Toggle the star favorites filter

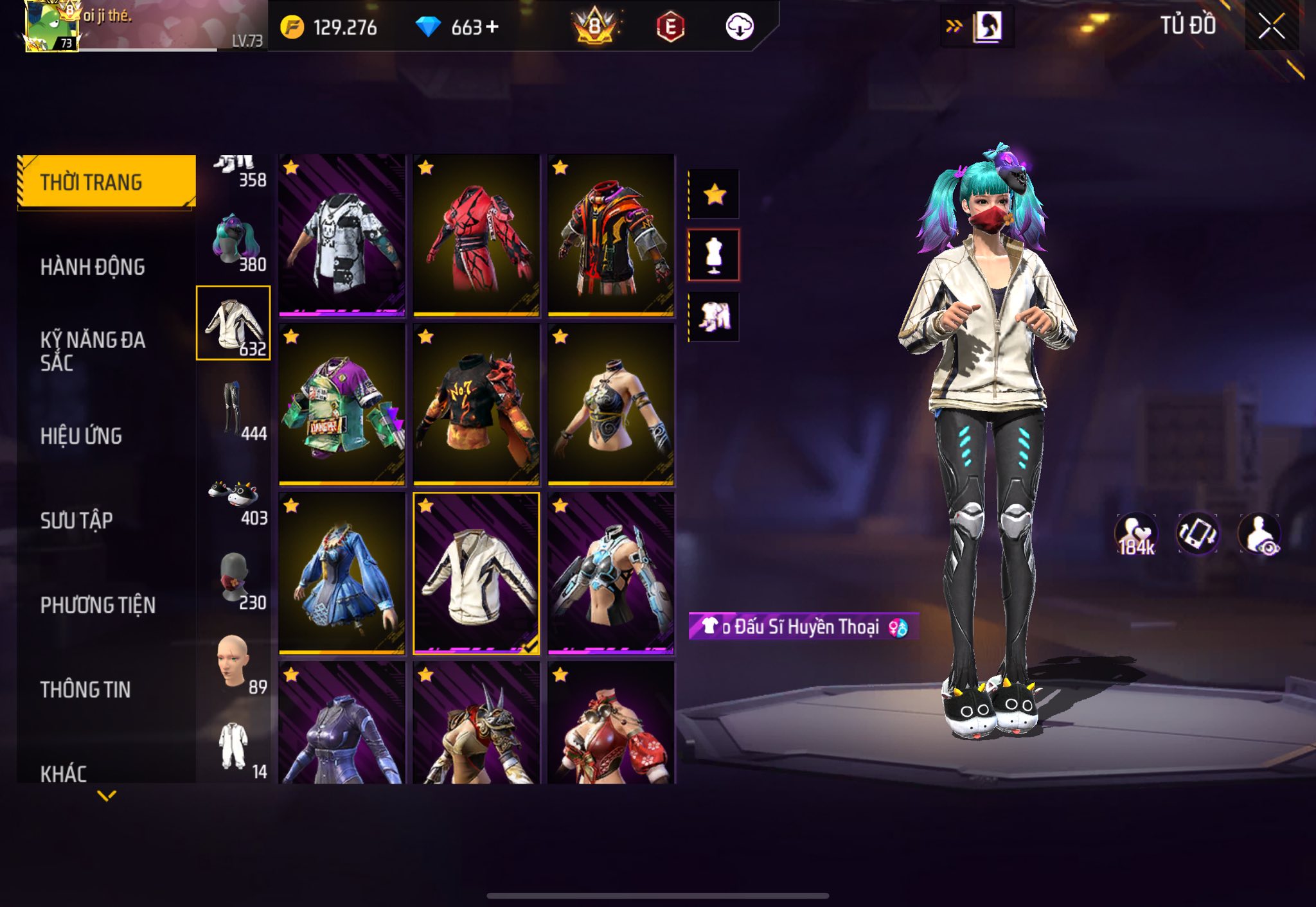tap(714, 194)
